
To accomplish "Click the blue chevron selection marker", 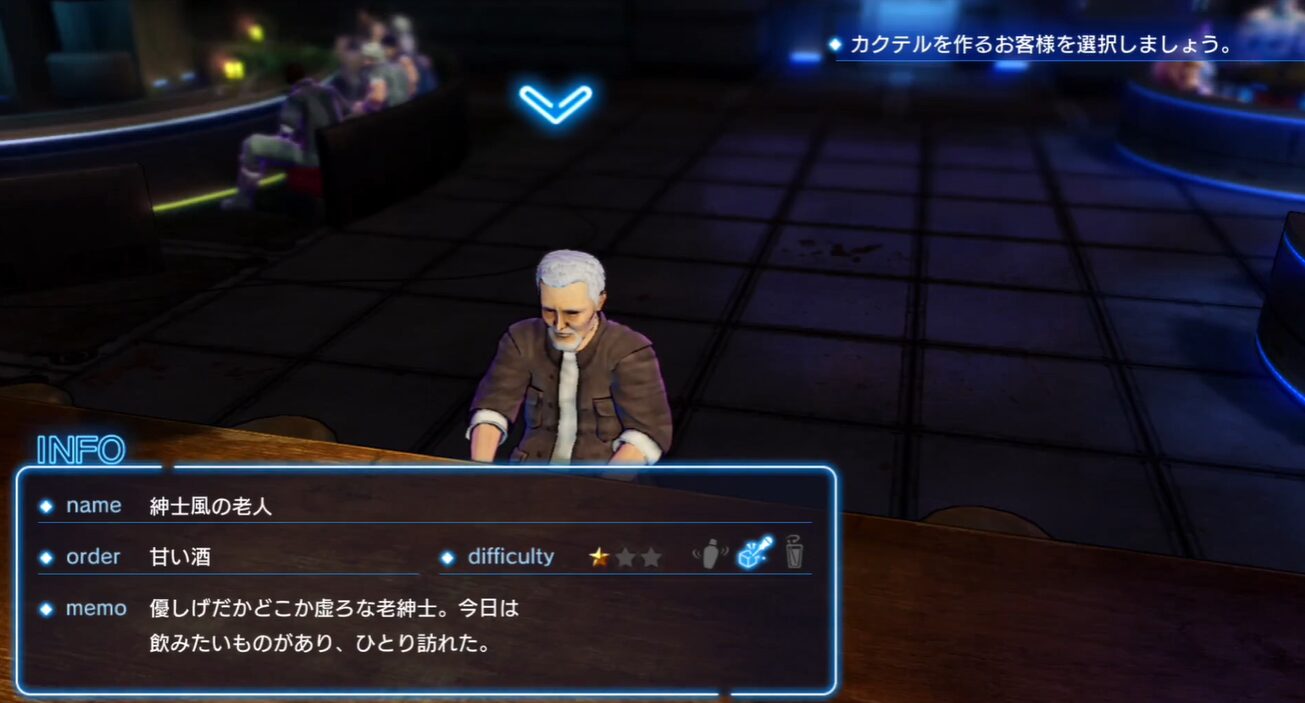I will pos(555,103).
